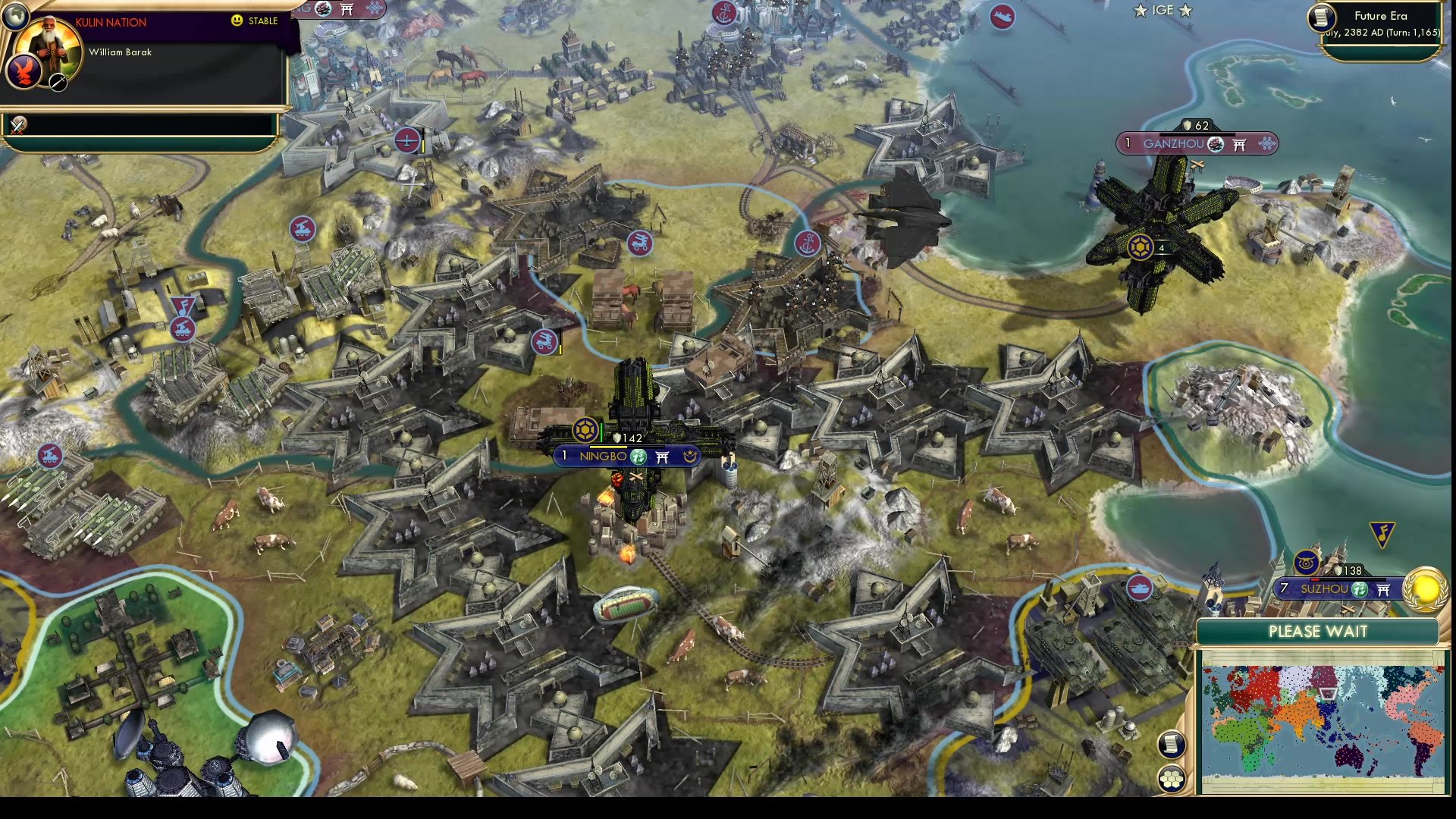
Task: Click Ningbo's yellow growth progress bar
Action: (608, 447)
